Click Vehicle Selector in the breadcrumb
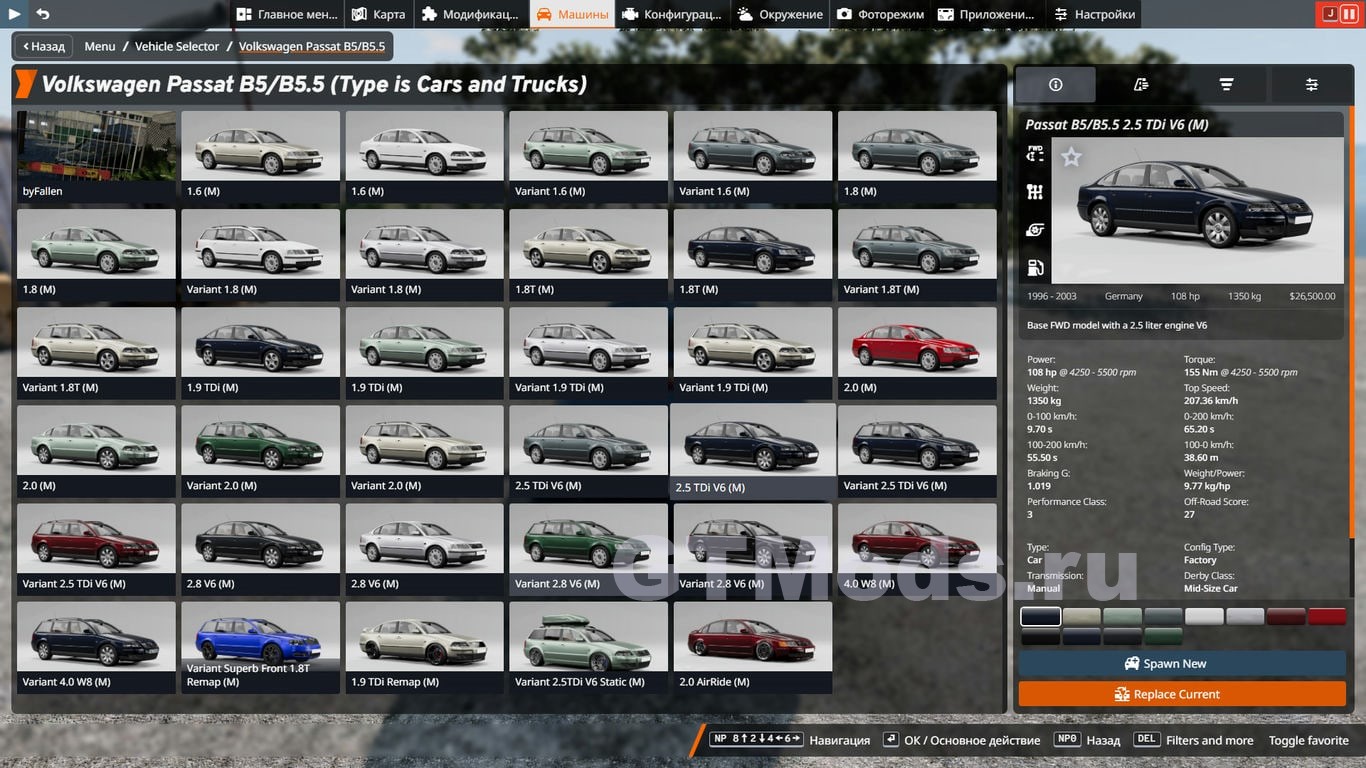 click(x=177, y=46)
